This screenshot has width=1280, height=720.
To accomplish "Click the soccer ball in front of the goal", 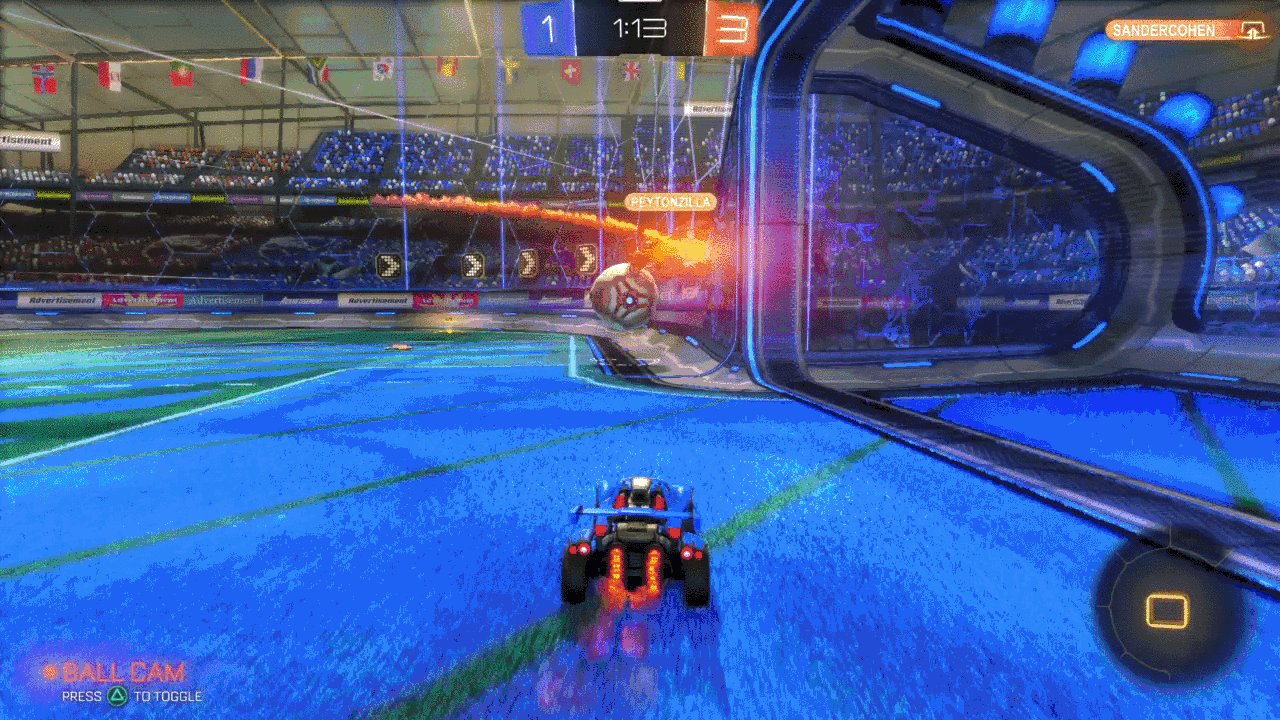I will (625, 294).
